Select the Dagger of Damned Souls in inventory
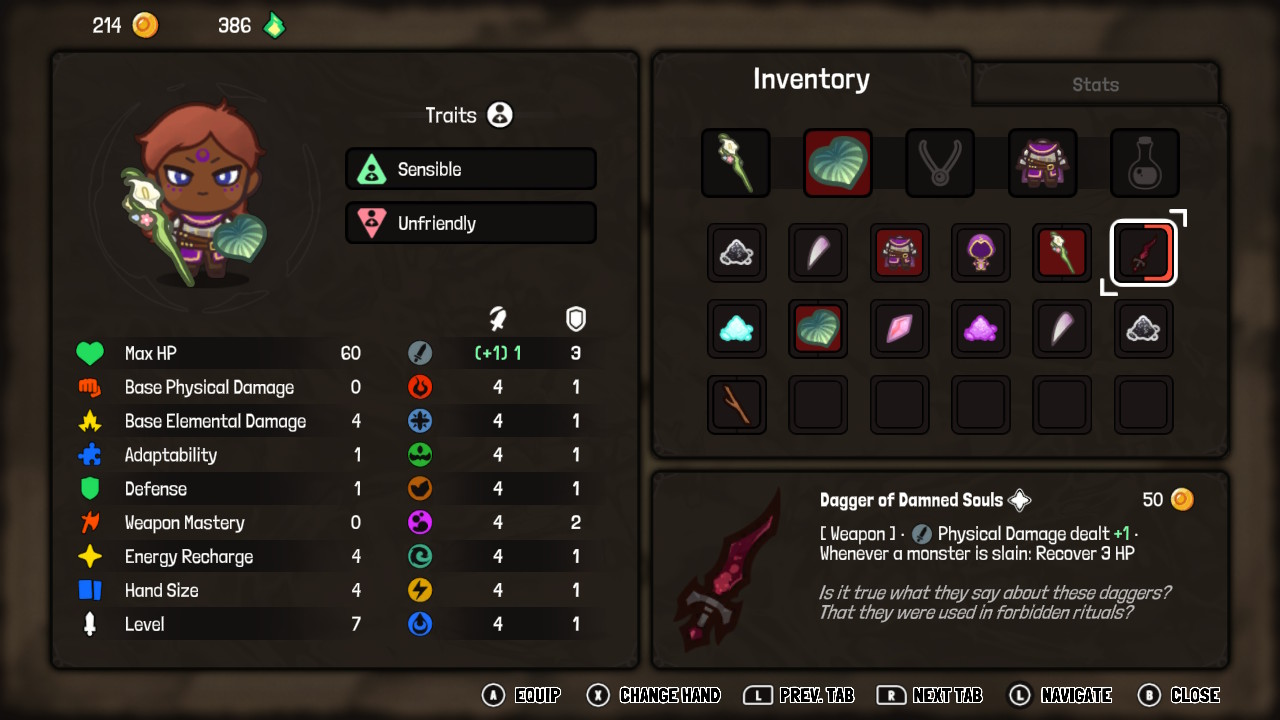 point(1143,253)
